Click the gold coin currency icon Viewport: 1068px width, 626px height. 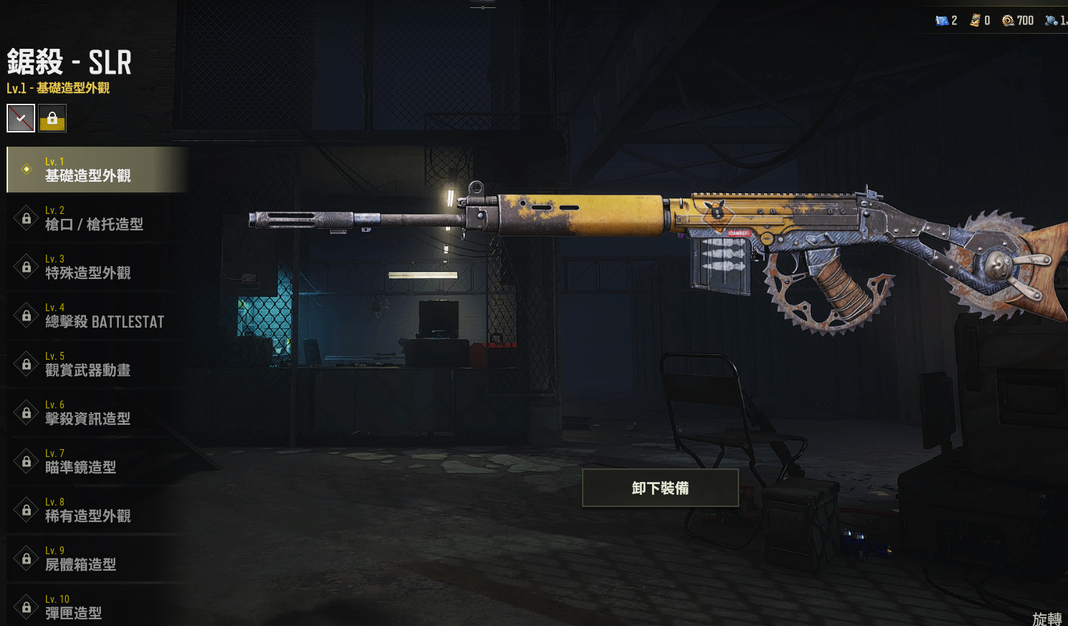point(1008,20)
